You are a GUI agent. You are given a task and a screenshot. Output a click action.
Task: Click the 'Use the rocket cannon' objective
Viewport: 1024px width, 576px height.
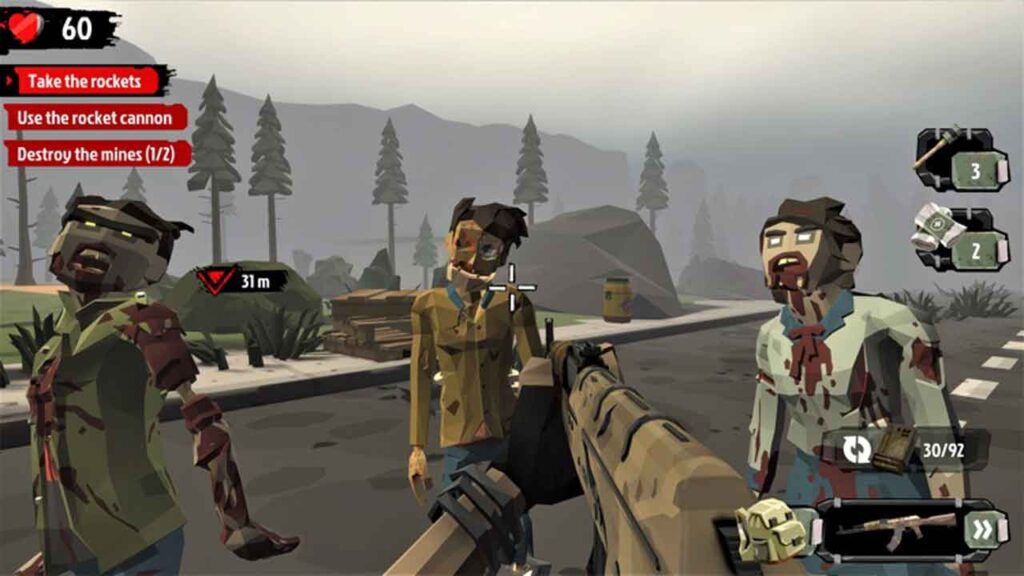[96, 118]
